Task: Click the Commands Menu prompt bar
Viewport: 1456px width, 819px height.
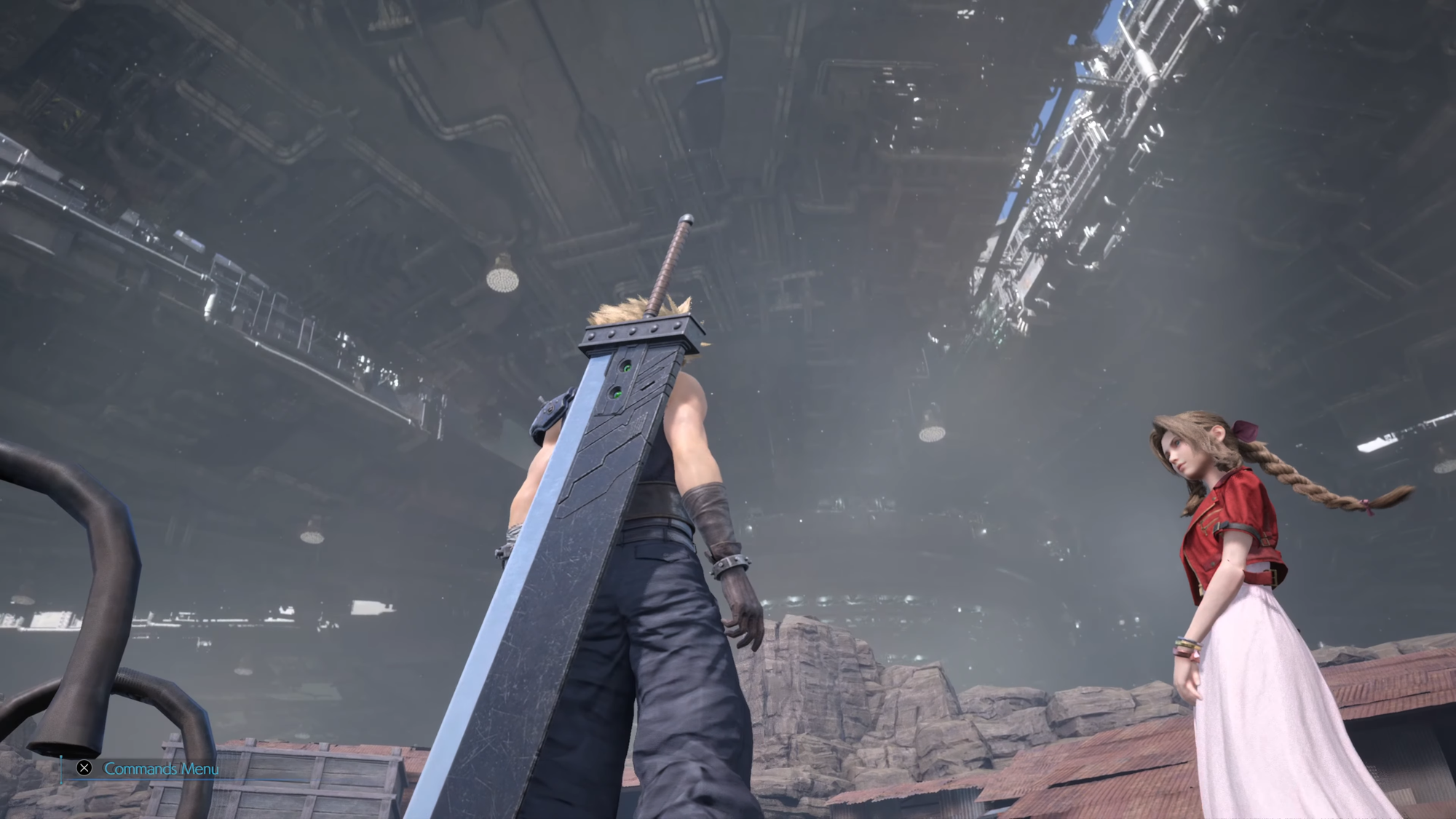Action: (x=160, y=768)
